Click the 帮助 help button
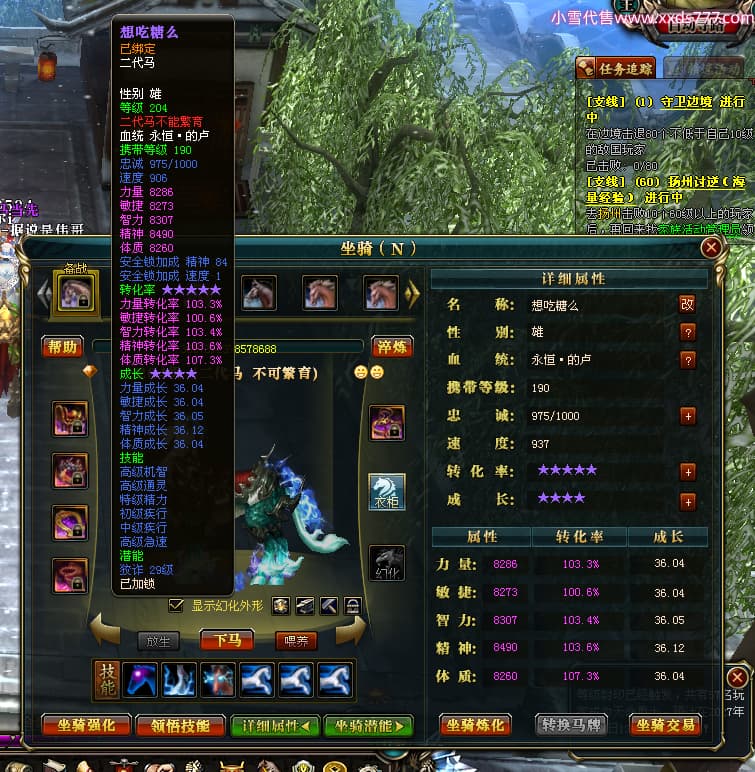The width and height of the screenshot is (755, 772). coord(62,347)
